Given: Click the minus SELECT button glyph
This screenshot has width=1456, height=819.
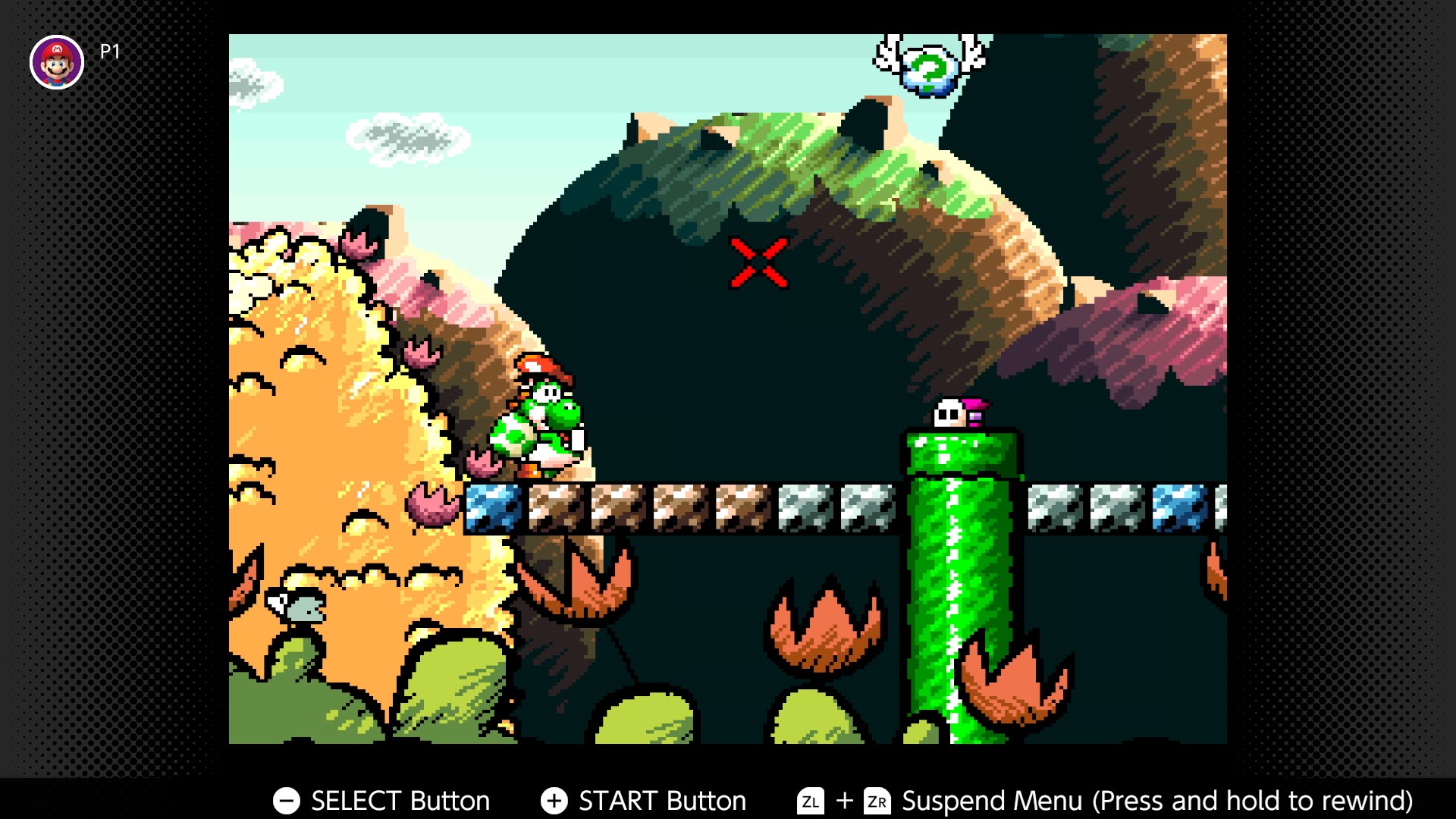Looking at the screenshot, I should coord(286,800).
